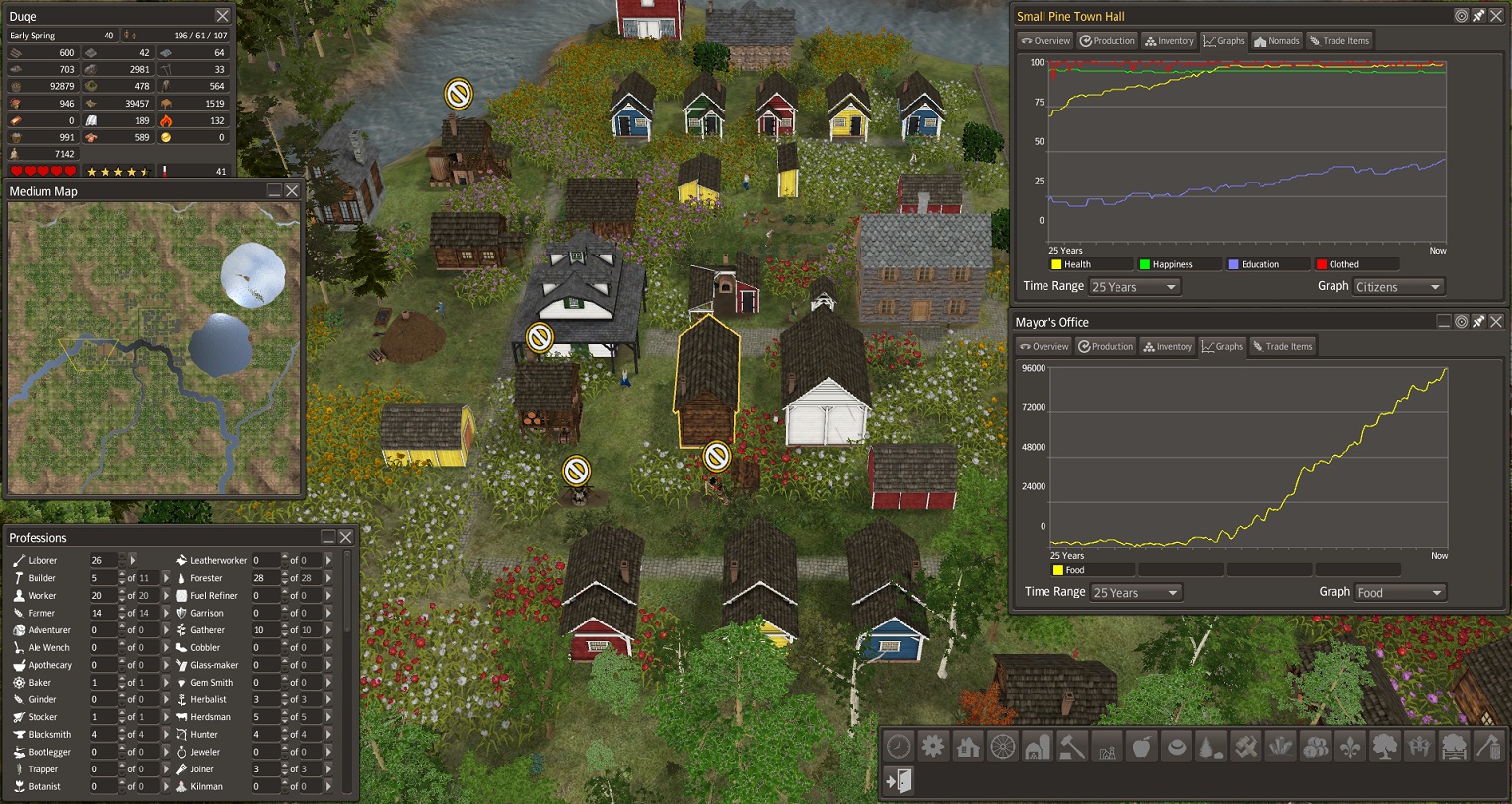Close the Professions panel
This screenshot has width=1512, height=804.
point(346,537)
